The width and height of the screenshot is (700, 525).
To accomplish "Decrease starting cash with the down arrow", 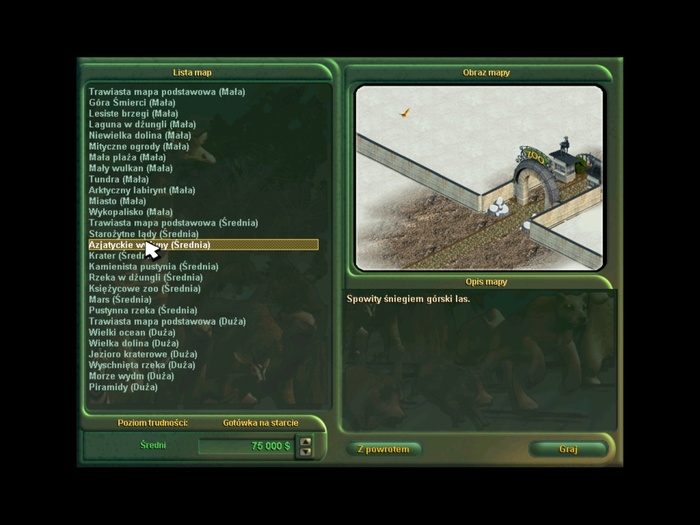I will (306, 451).
